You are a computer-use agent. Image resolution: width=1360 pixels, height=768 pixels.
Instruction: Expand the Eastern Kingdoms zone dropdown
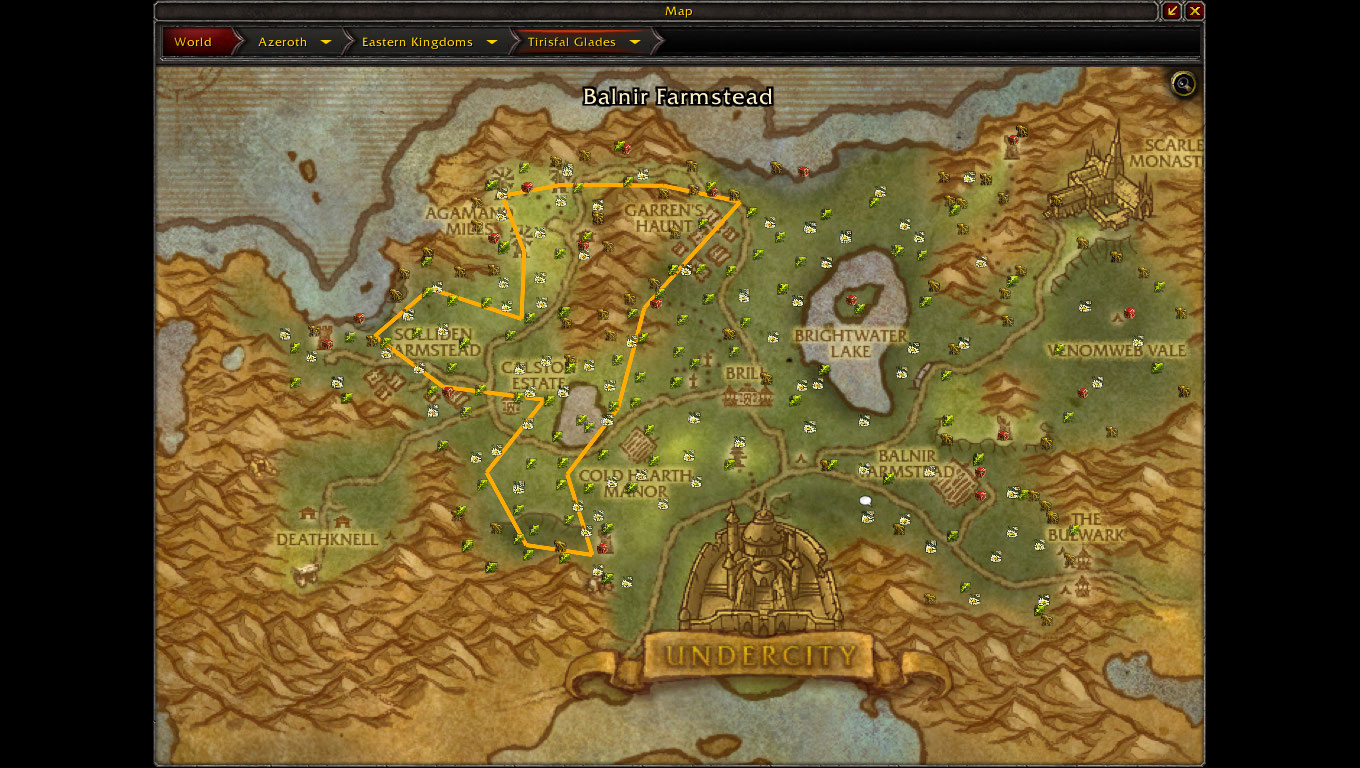click(491, 42)
